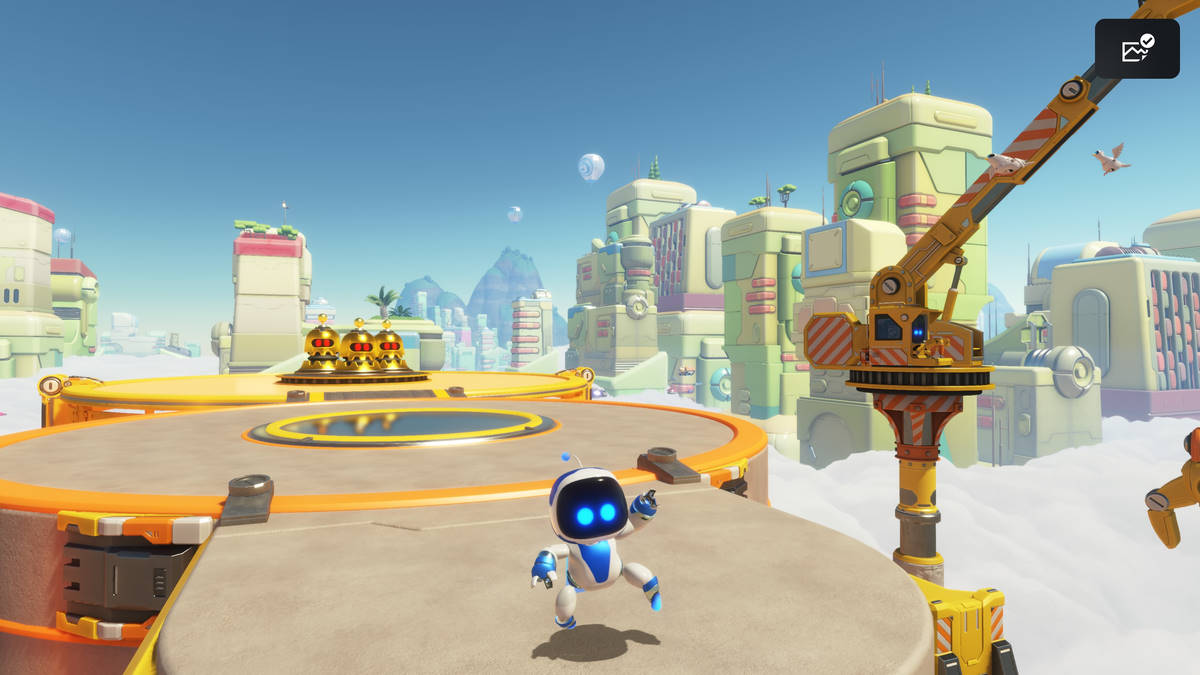The width and height of the screenshot is (1200, 675).
Task: Click the screenshot saved notification icon
Action: pyautogui.click(x=1137, y=49)
